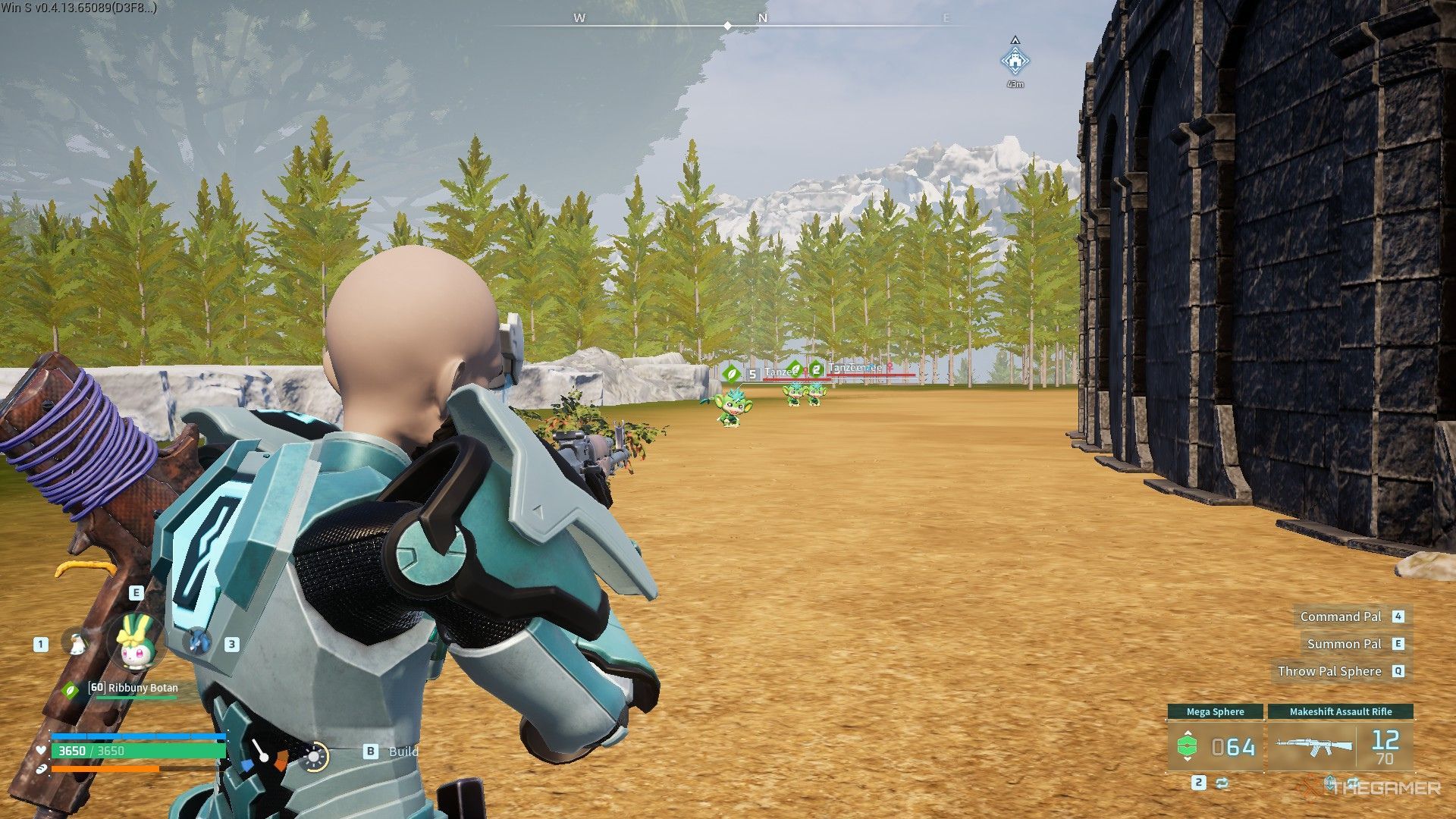Click the leaf element icon beside Ribbuny Botan's name

[x=70, y=690]
